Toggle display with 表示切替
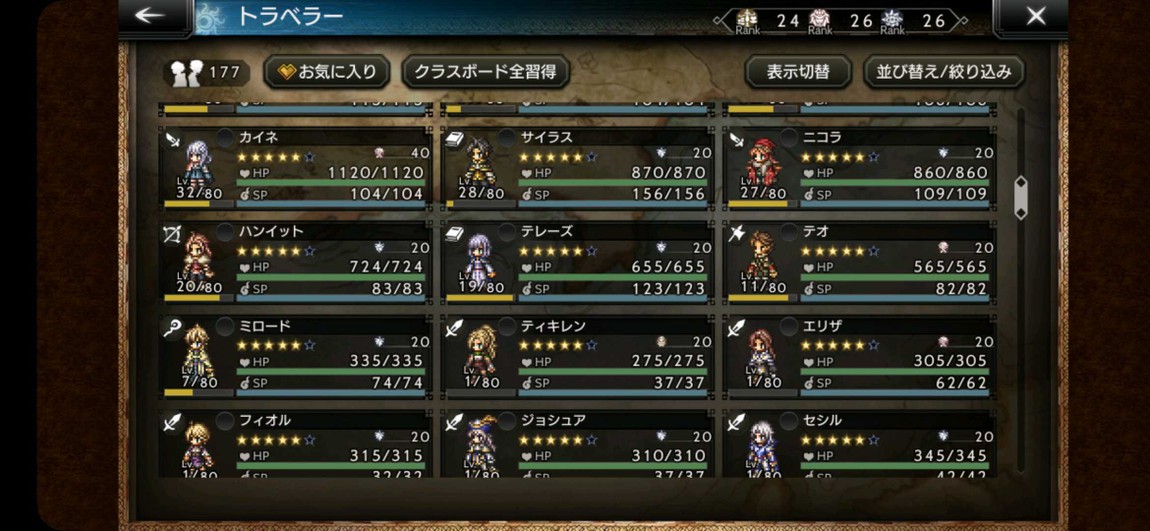The image size is (1150, 531). coord(797,72)
